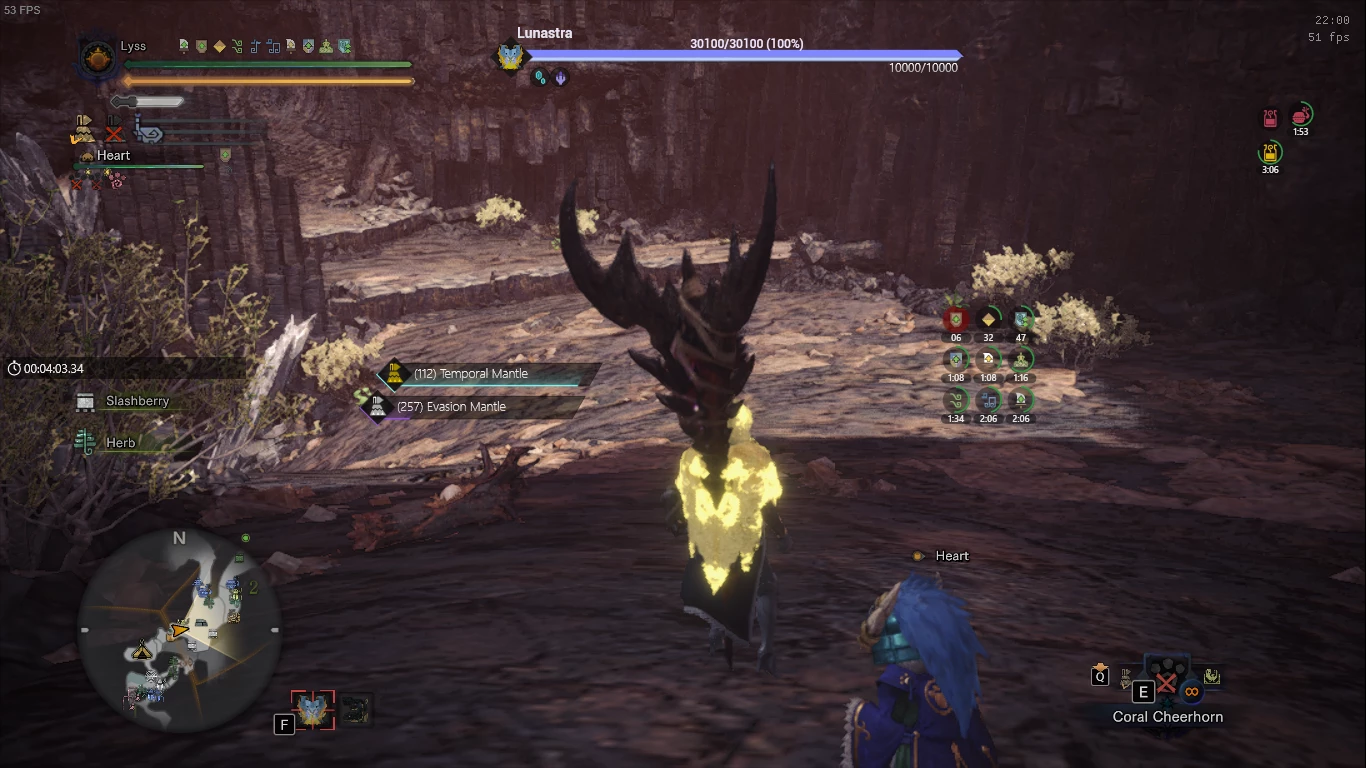Choose Slashberry in the gathering list
Viewport: 1366px width, 768px height.
tap(136, 401)
